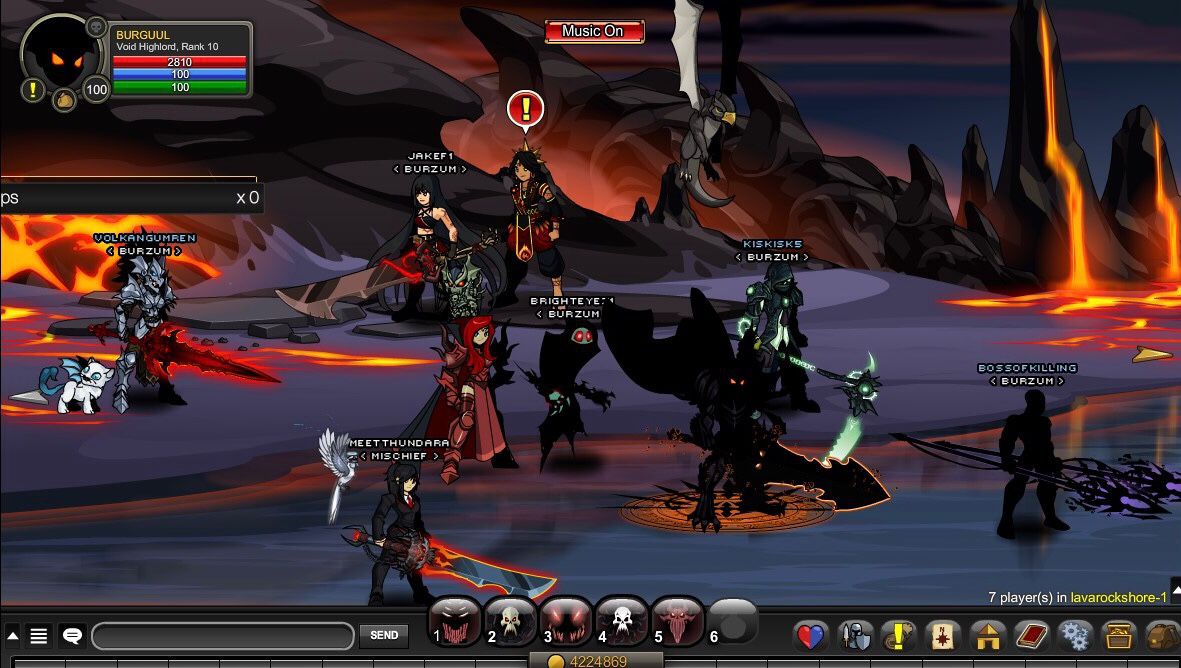The image size is (1181, 668).
Task: Trigger skill 3 with glowing red eyes
Action: tap(566, 622)
